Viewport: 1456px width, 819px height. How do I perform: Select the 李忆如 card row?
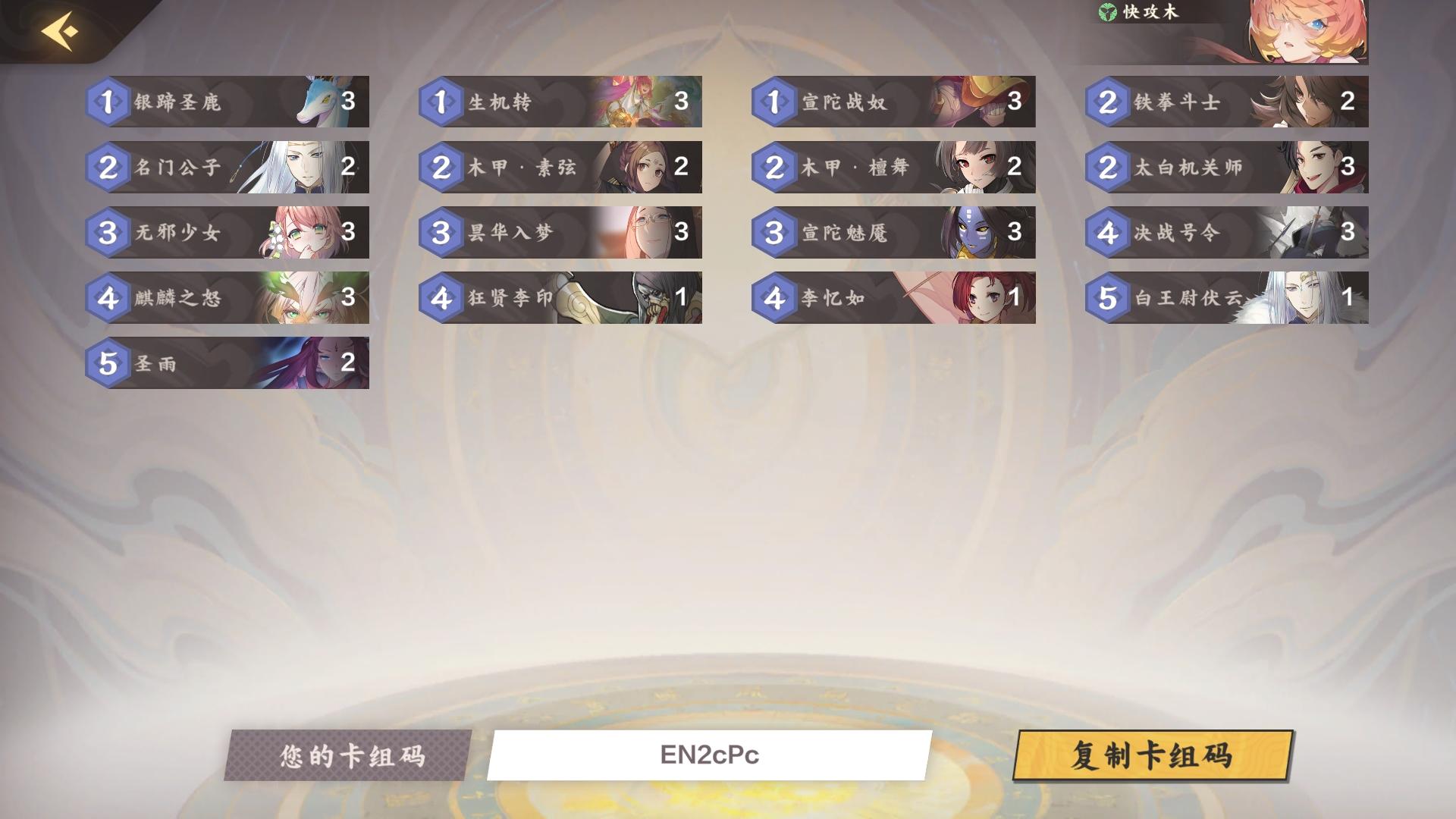(895, 299)
